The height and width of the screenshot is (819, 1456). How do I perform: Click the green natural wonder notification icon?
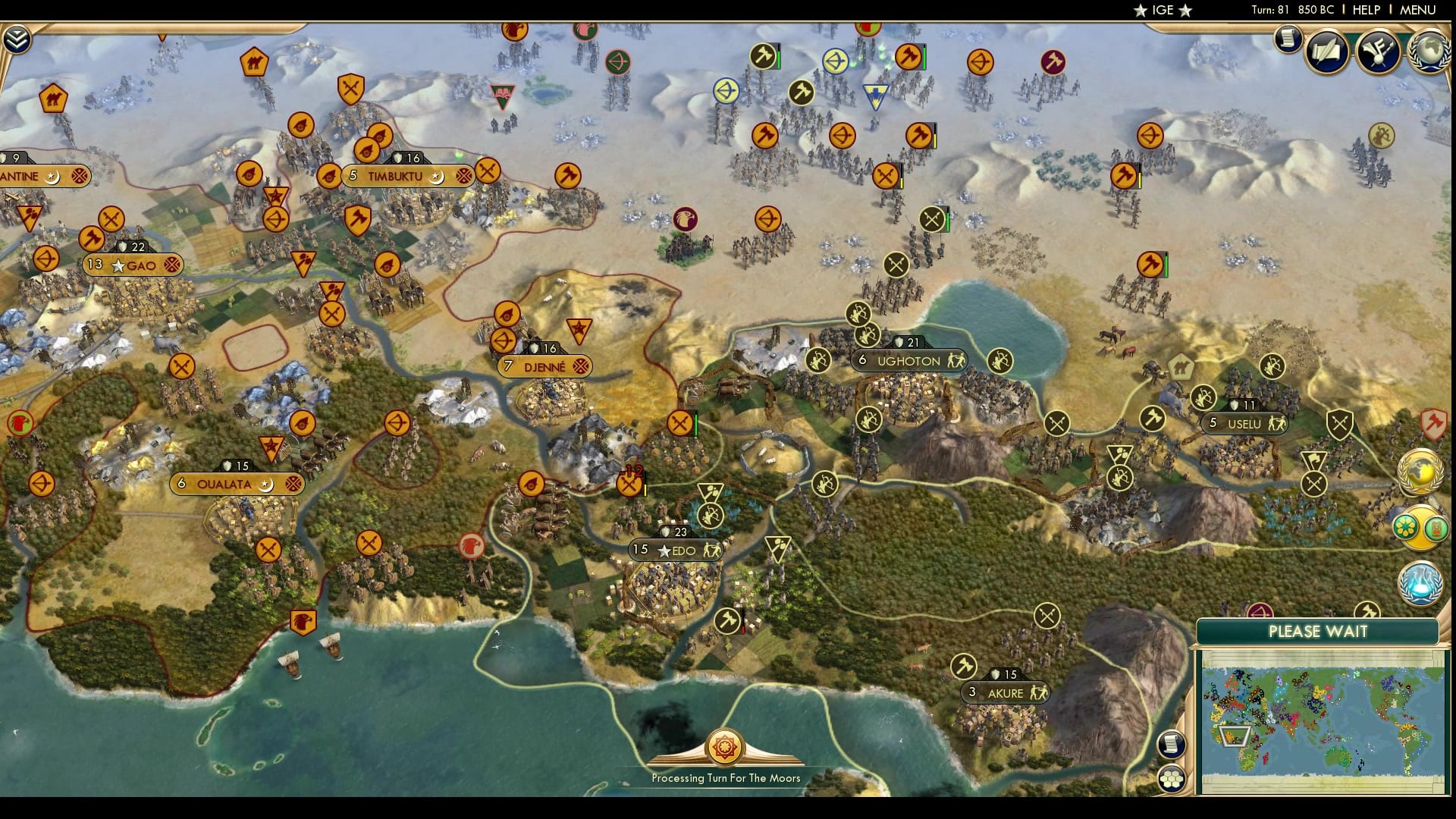(1405, 524)
